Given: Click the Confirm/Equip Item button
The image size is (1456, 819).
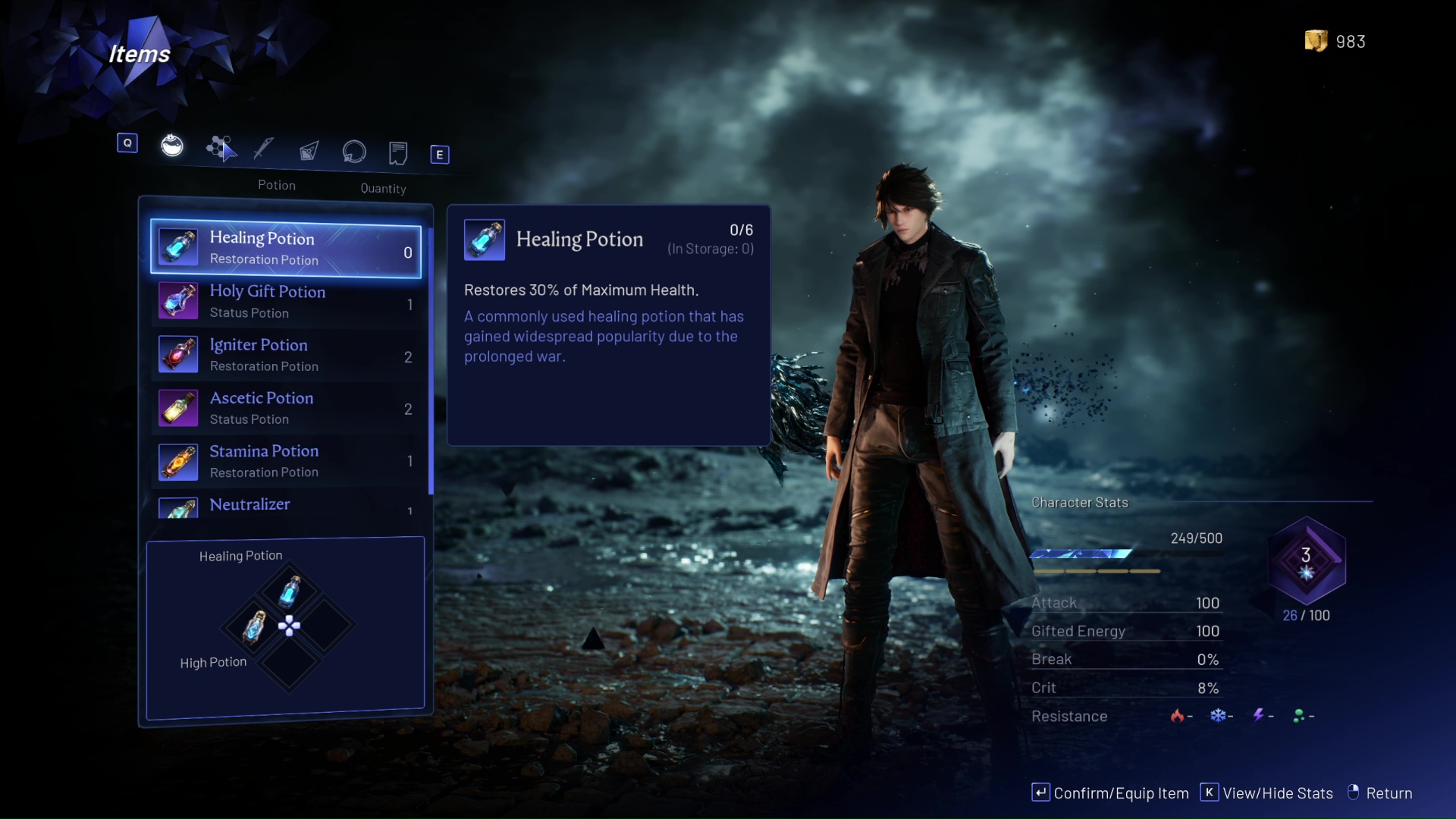Looking at the screenshot, I should tap(1110, 793).
